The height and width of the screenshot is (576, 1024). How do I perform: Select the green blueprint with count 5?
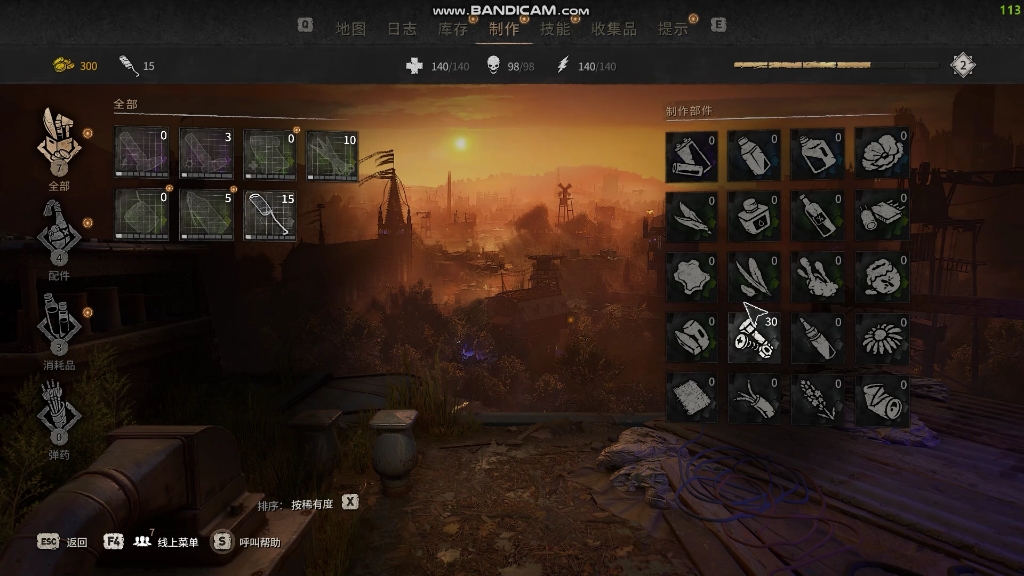pos(206,214)
